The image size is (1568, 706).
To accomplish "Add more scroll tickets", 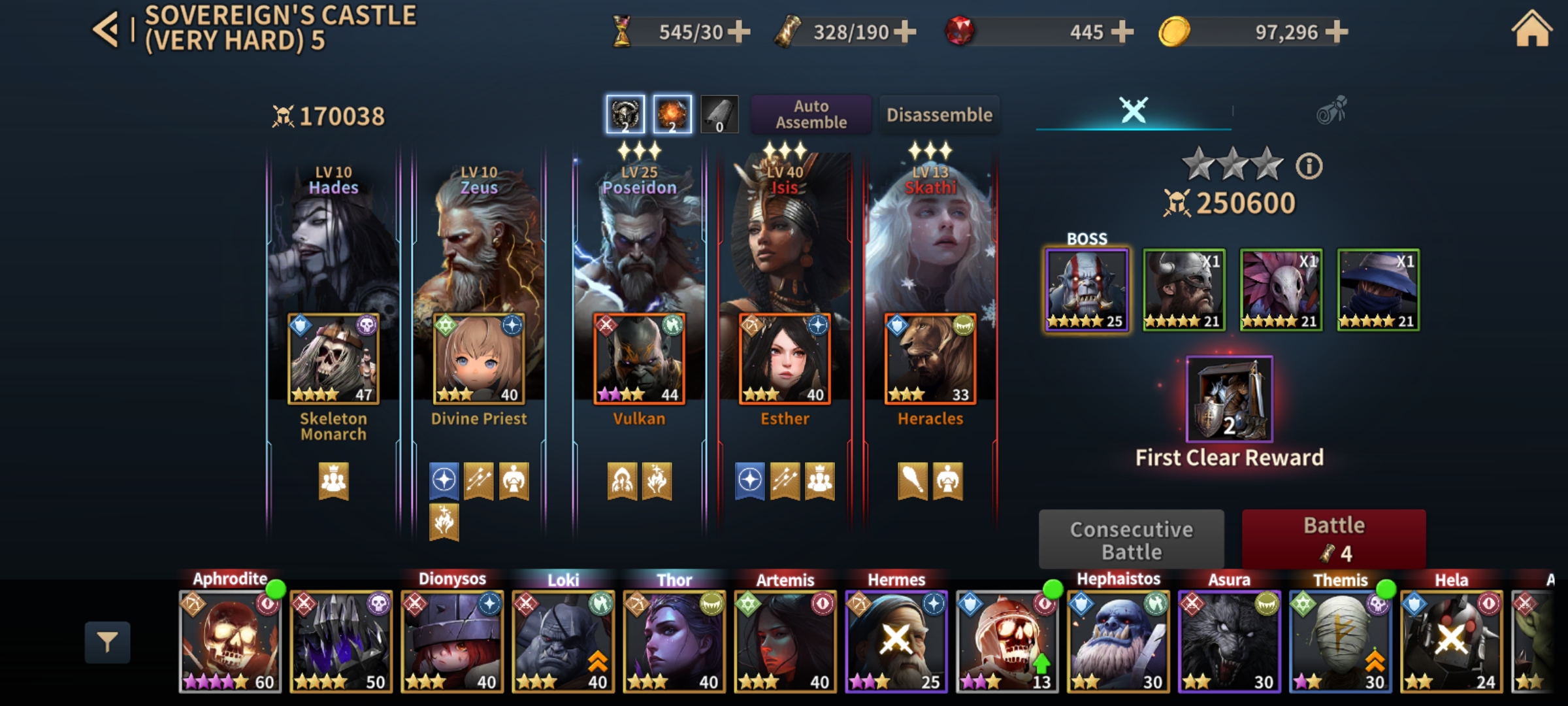I will tap(905, 31).
